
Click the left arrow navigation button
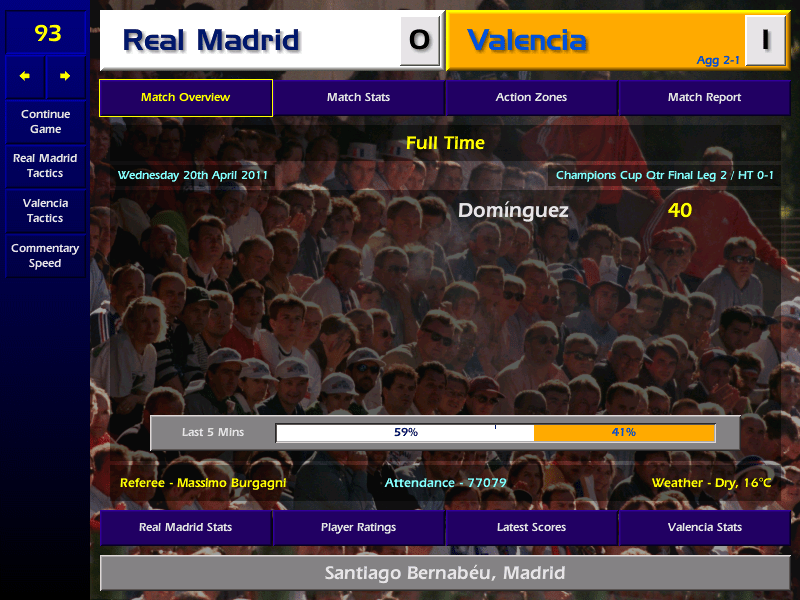(25, 76)
